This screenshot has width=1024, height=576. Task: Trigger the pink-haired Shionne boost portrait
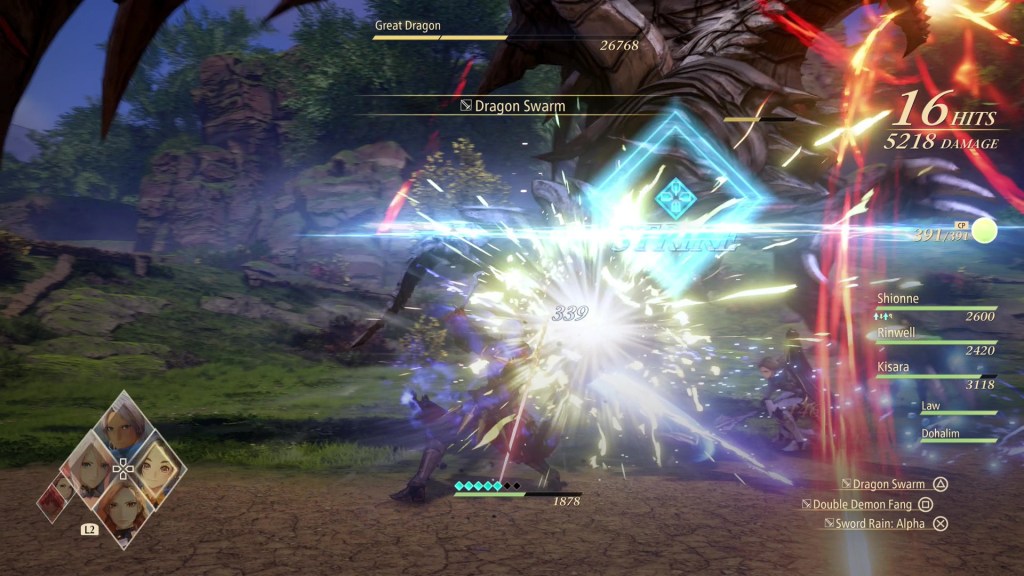tap(88, 468)
